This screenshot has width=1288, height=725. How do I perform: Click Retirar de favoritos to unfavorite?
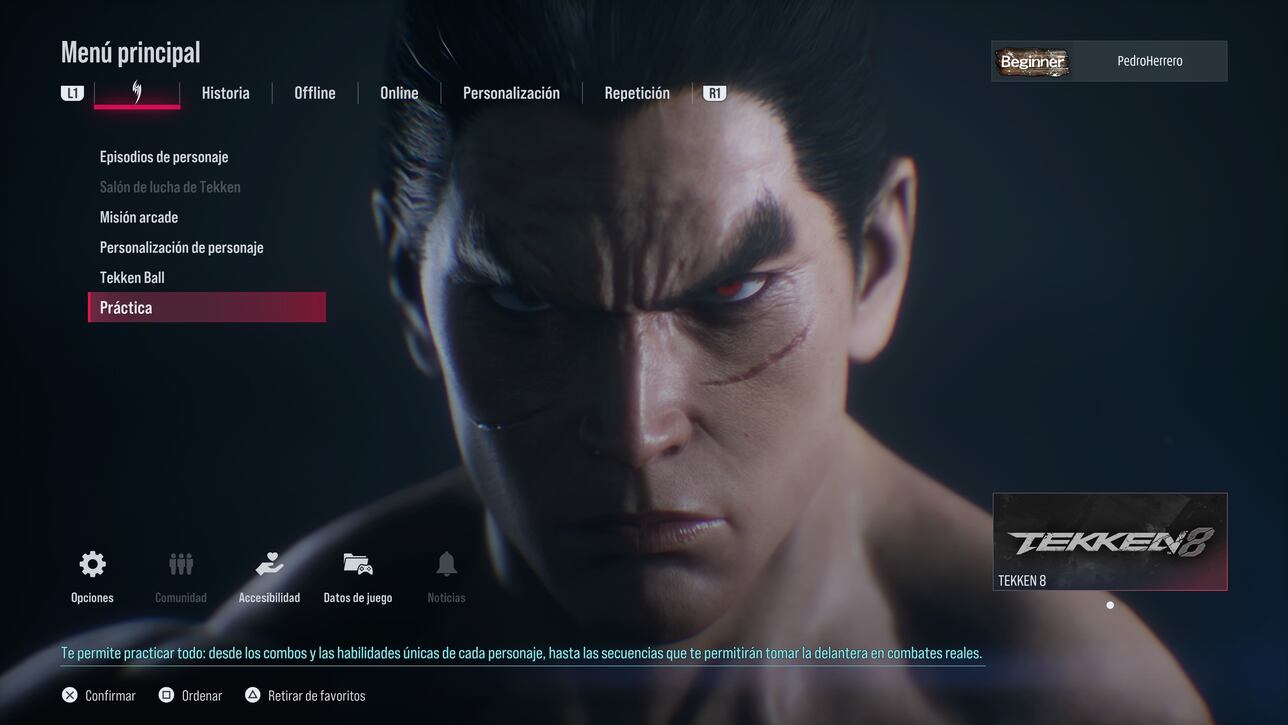(x=305, y=694)
